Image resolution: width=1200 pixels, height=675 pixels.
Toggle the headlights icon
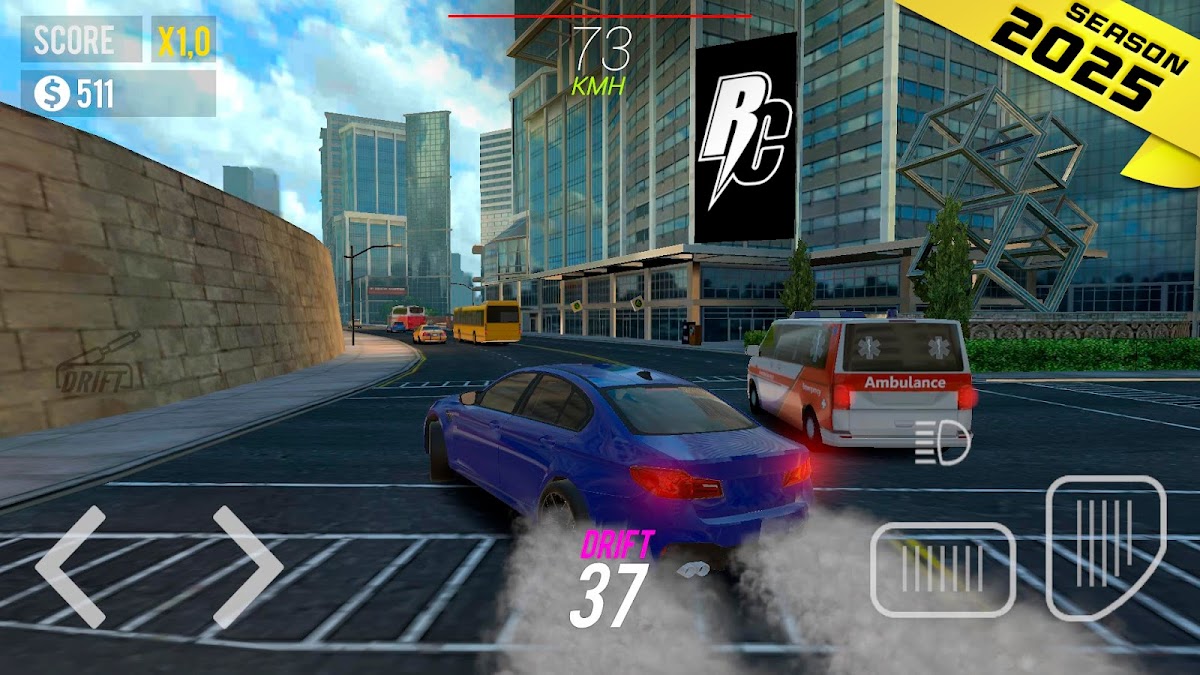942,443
